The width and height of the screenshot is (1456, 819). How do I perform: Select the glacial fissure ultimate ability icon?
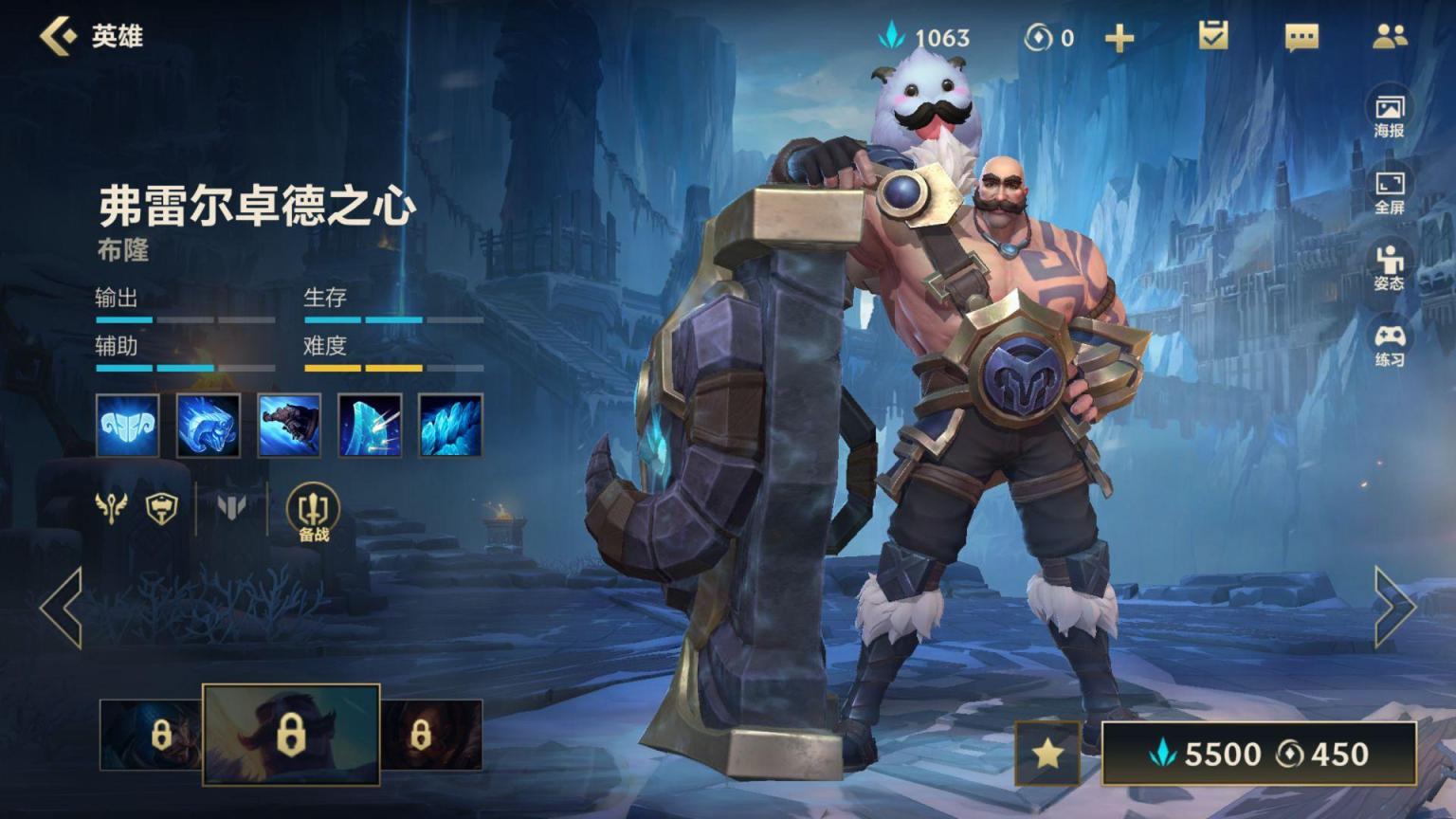click(x=450, y=426)
